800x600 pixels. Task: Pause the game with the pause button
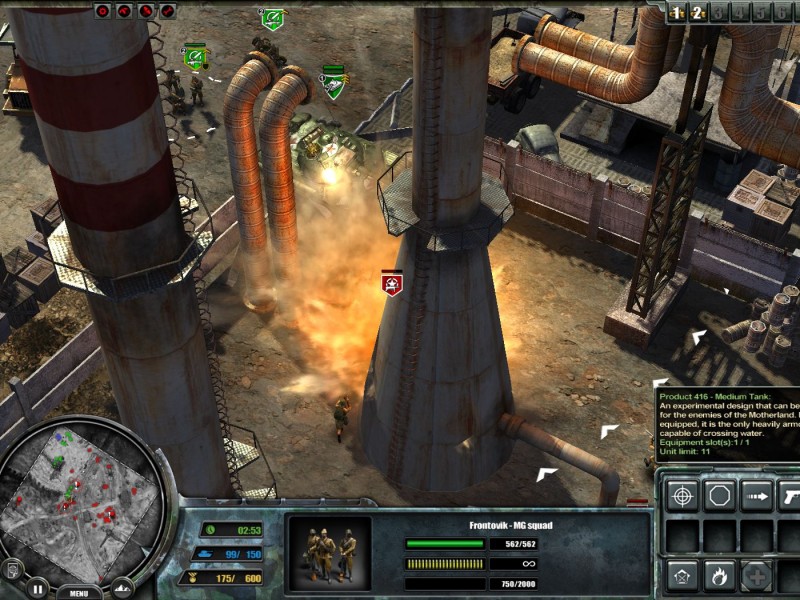point(38,587)
